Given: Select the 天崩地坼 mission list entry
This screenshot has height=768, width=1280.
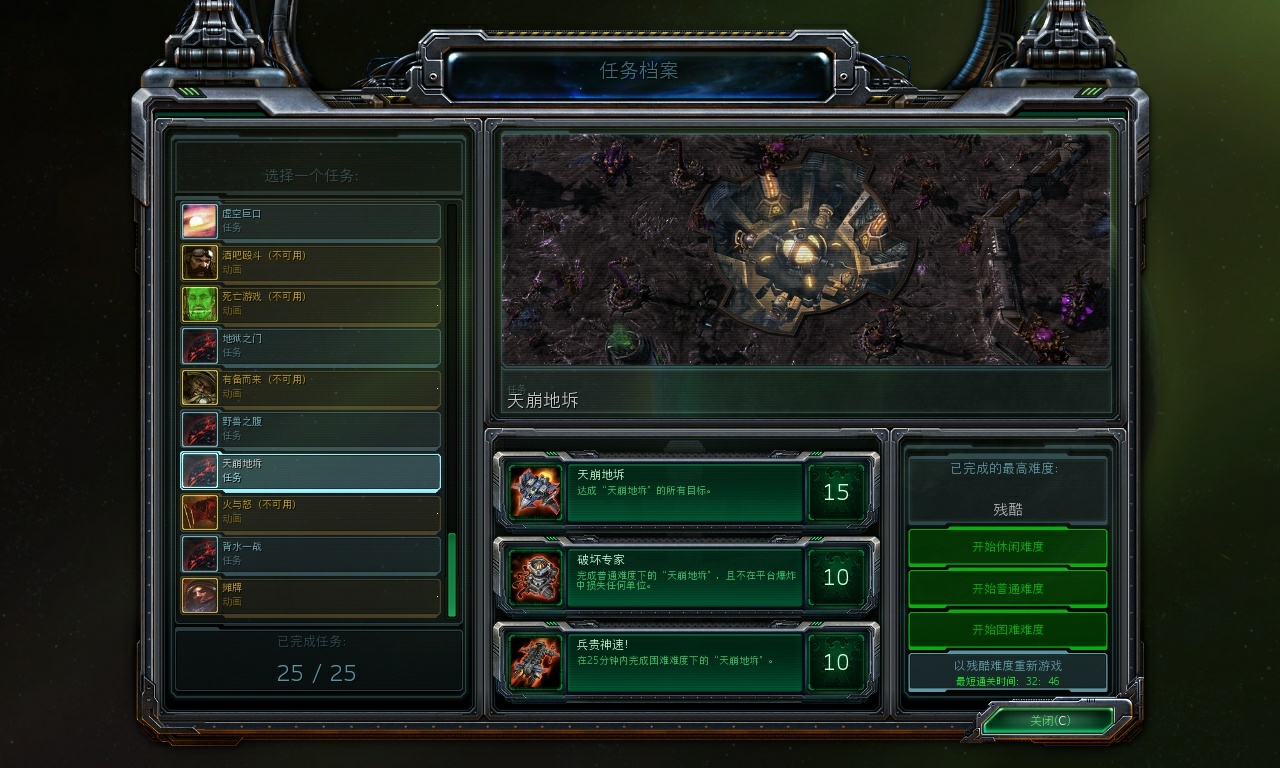Looking at the screenshot, I should tap(310, 471).
